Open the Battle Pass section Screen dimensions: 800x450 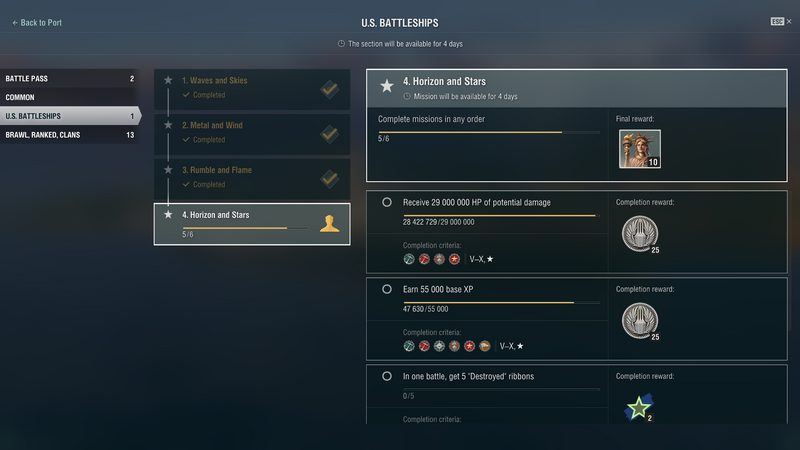click(68, 78)
